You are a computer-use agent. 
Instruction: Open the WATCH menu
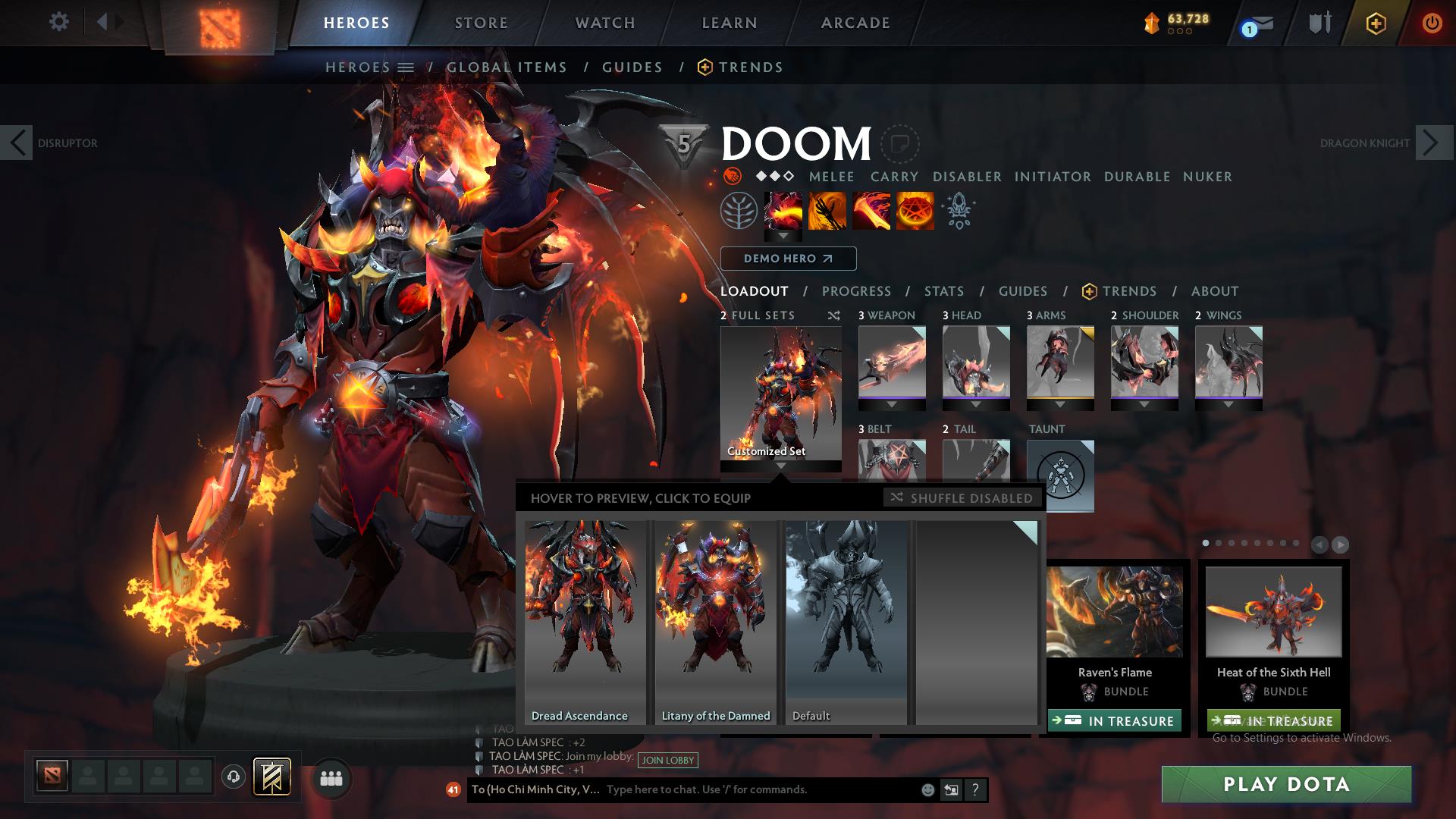[x=604, y=23]
